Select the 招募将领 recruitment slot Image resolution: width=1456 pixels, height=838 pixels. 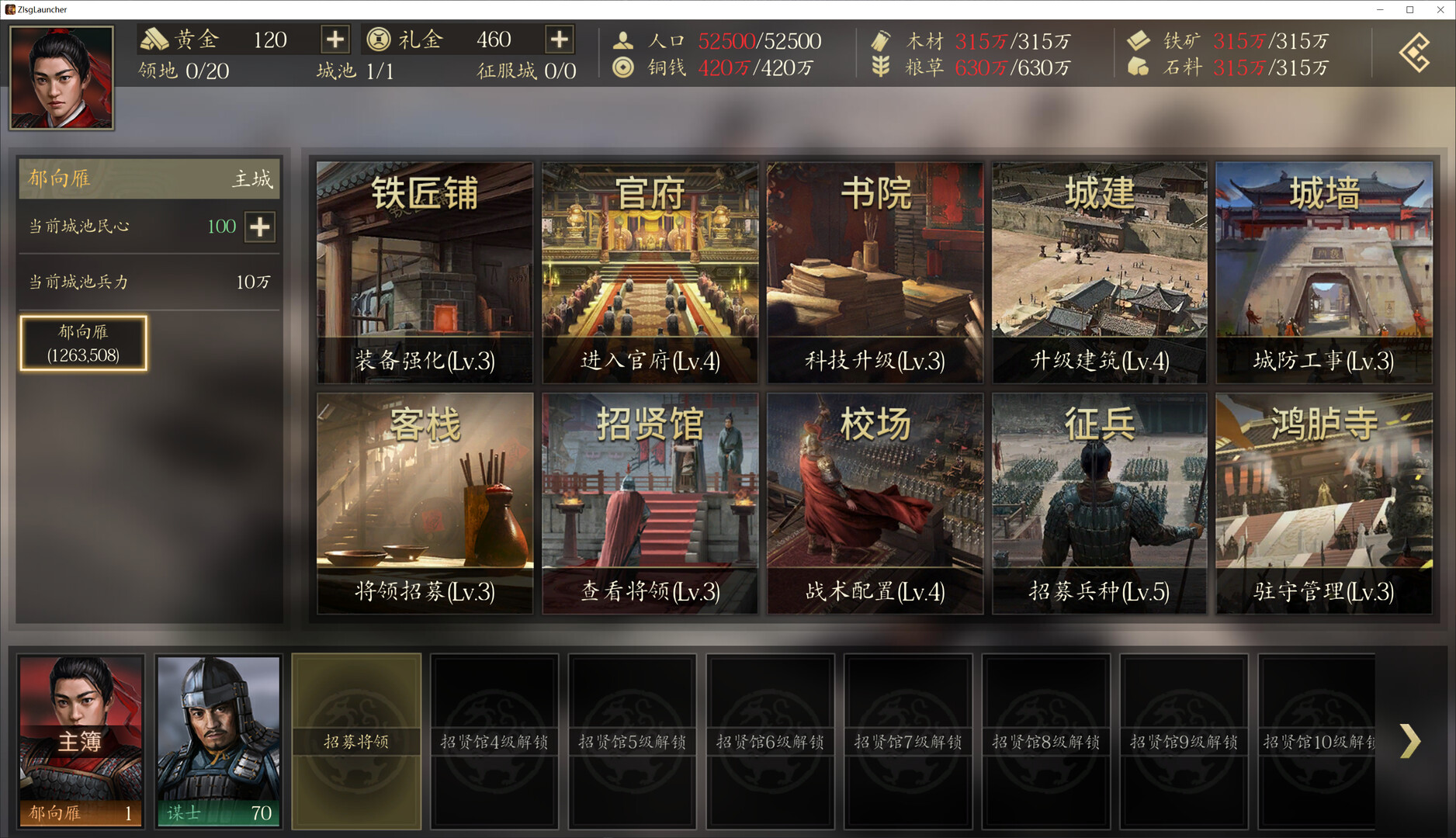click(x=356, y=741)
